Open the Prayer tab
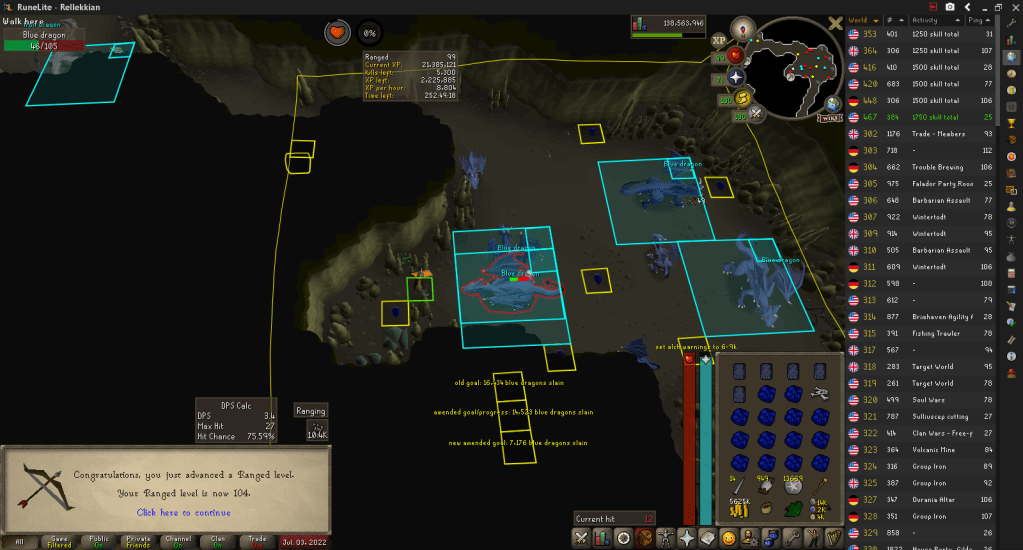Viewport: 1023px width, 550px height. click(x=689, y=539)
